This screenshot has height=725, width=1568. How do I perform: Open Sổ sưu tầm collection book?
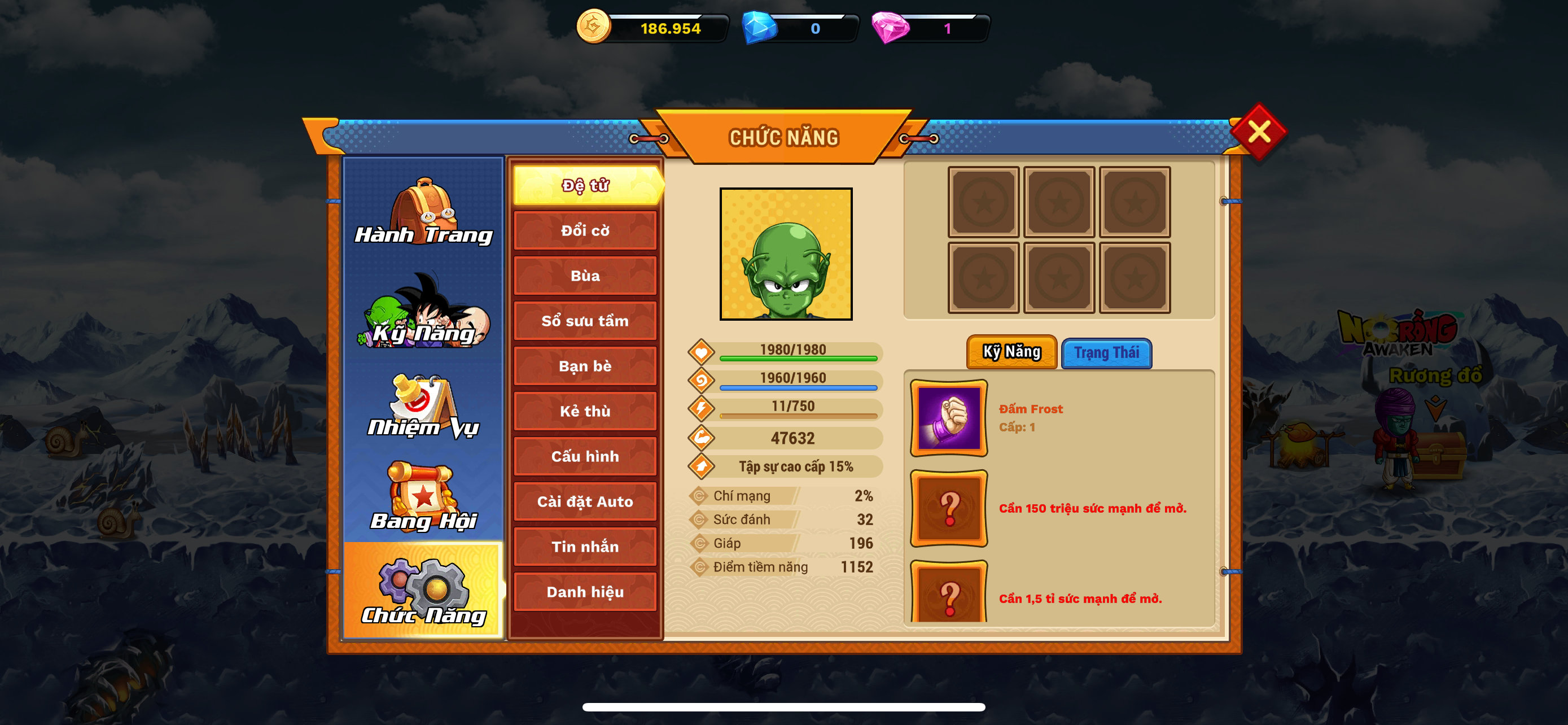click(585, 321)
